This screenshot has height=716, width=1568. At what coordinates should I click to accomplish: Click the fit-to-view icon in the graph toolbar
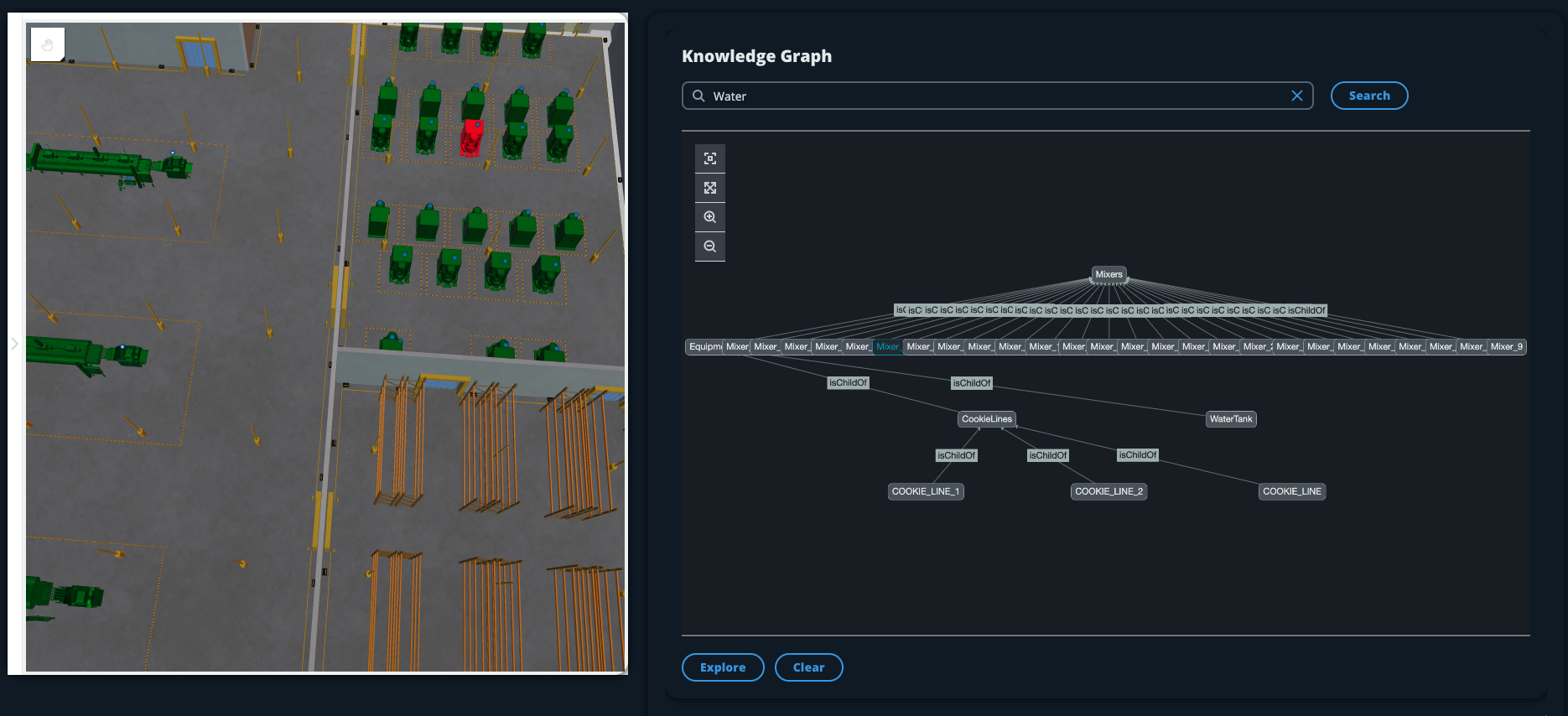(710, 158)
